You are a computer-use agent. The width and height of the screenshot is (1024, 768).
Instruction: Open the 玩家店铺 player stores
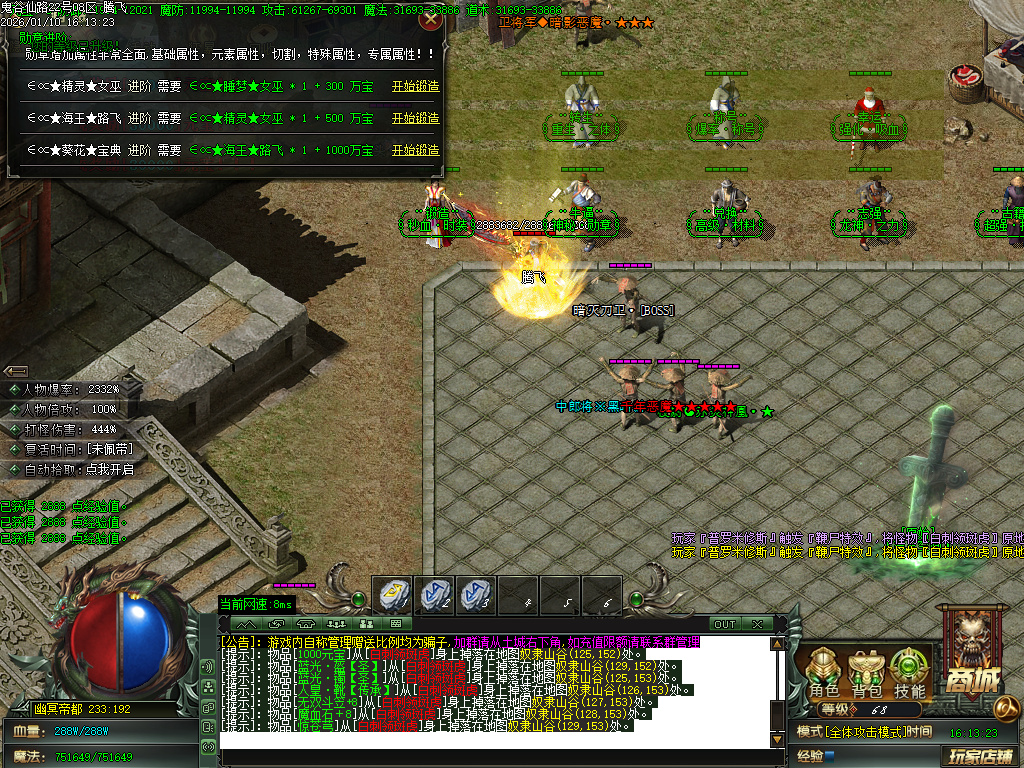point(980,756)
